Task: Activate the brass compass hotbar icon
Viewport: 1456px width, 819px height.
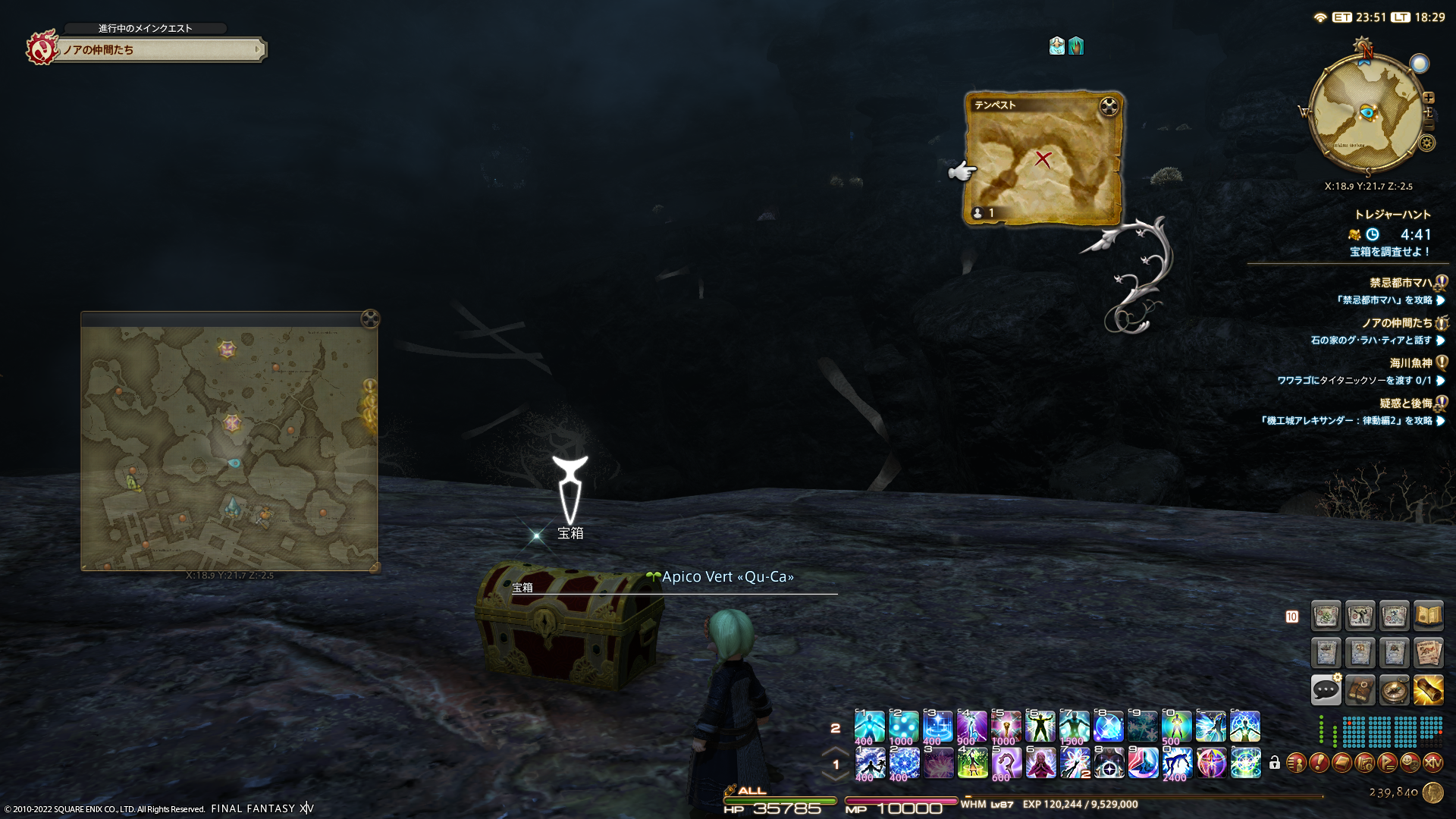Action: click(1394, 690)
